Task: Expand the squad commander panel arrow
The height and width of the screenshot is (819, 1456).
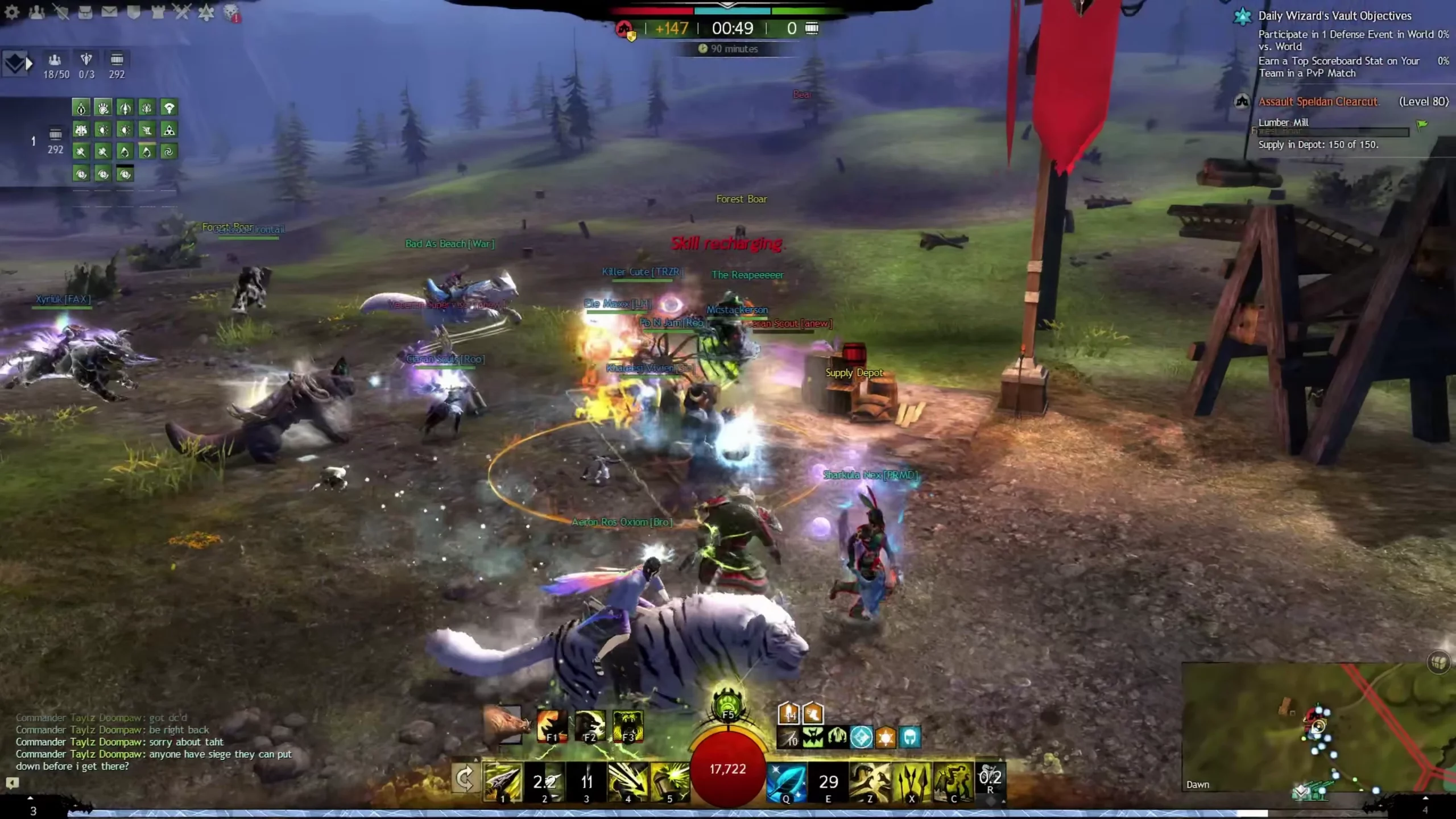Action: [x=29, y=64]
